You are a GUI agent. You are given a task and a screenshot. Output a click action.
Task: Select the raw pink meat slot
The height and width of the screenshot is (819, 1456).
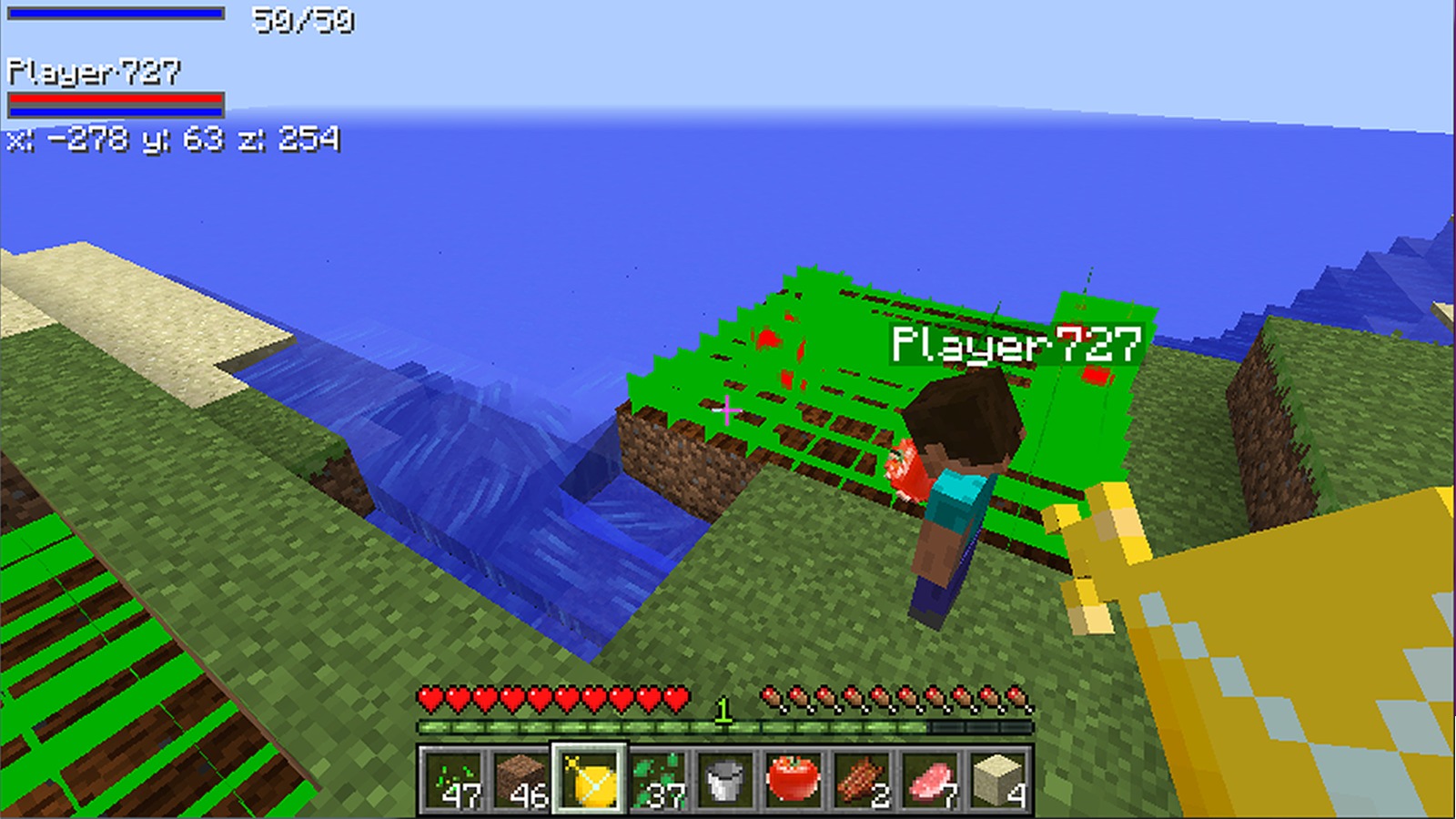(x=930, y=780)
